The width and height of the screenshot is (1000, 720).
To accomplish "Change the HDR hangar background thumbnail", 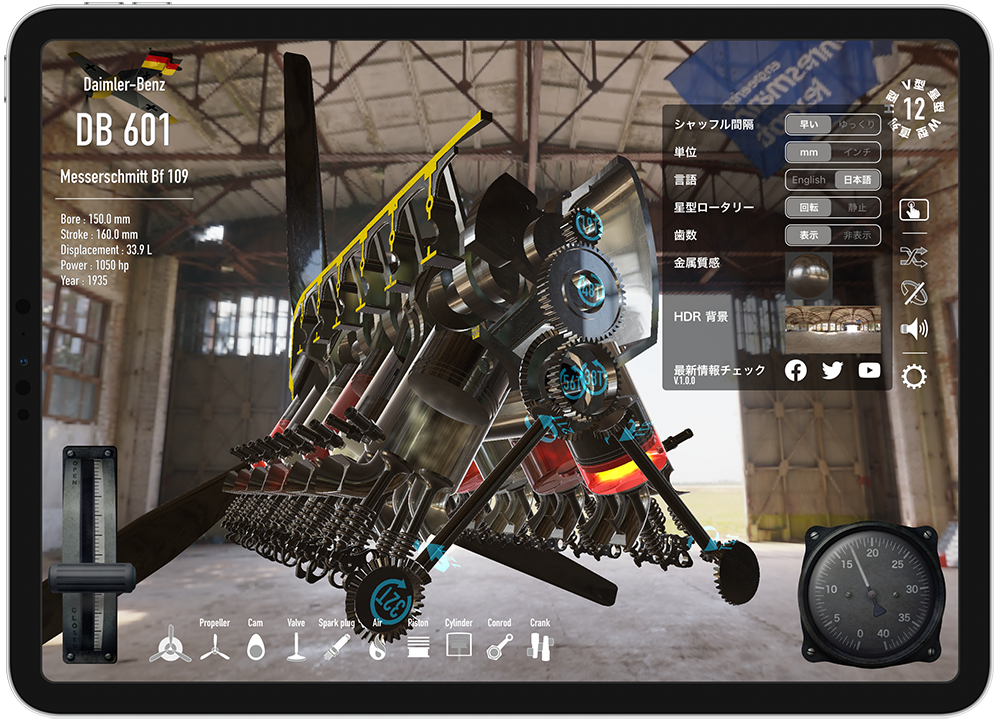I will click(832, 328).
